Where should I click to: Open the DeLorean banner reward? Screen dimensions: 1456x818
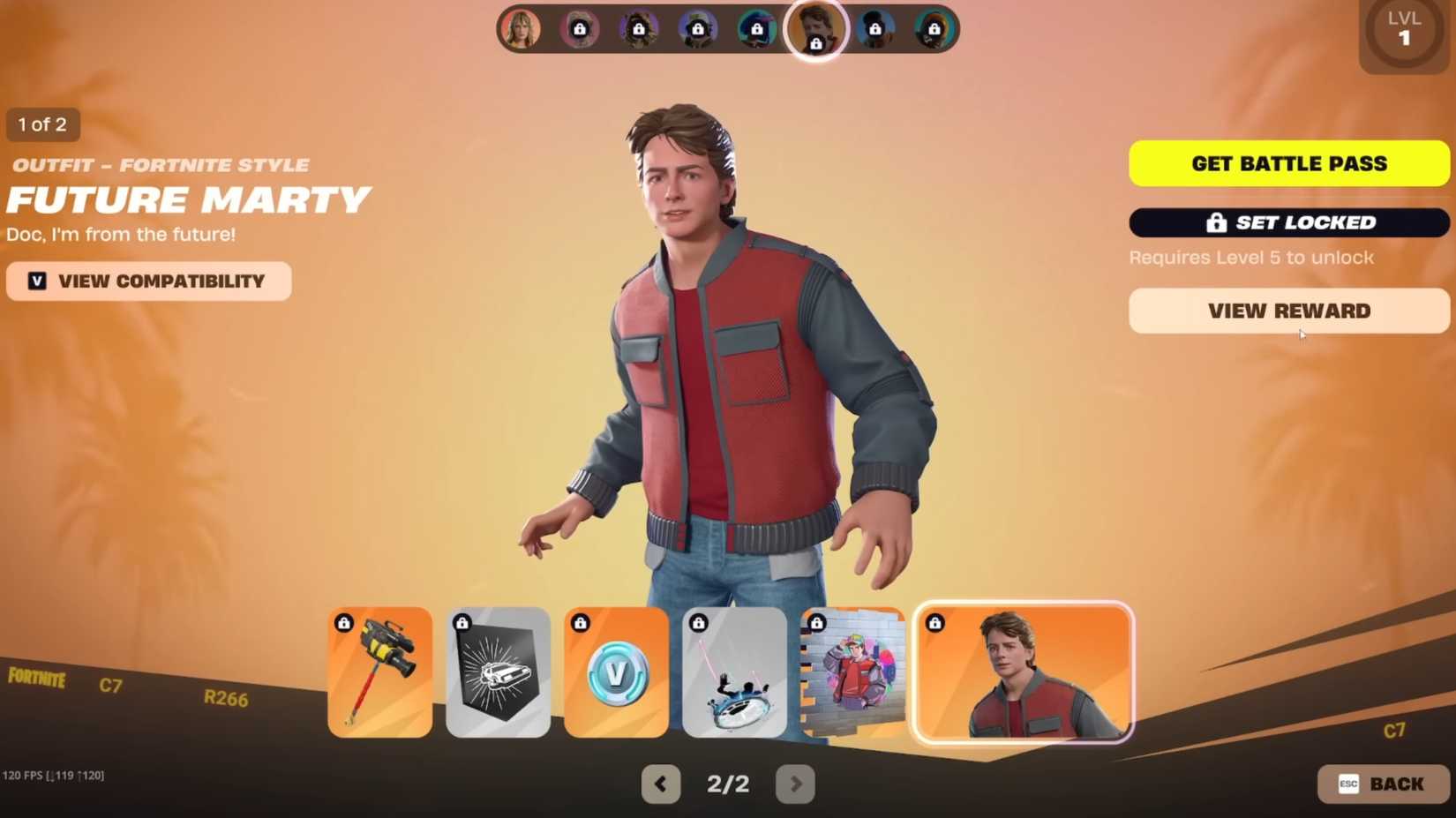[498, 672]
